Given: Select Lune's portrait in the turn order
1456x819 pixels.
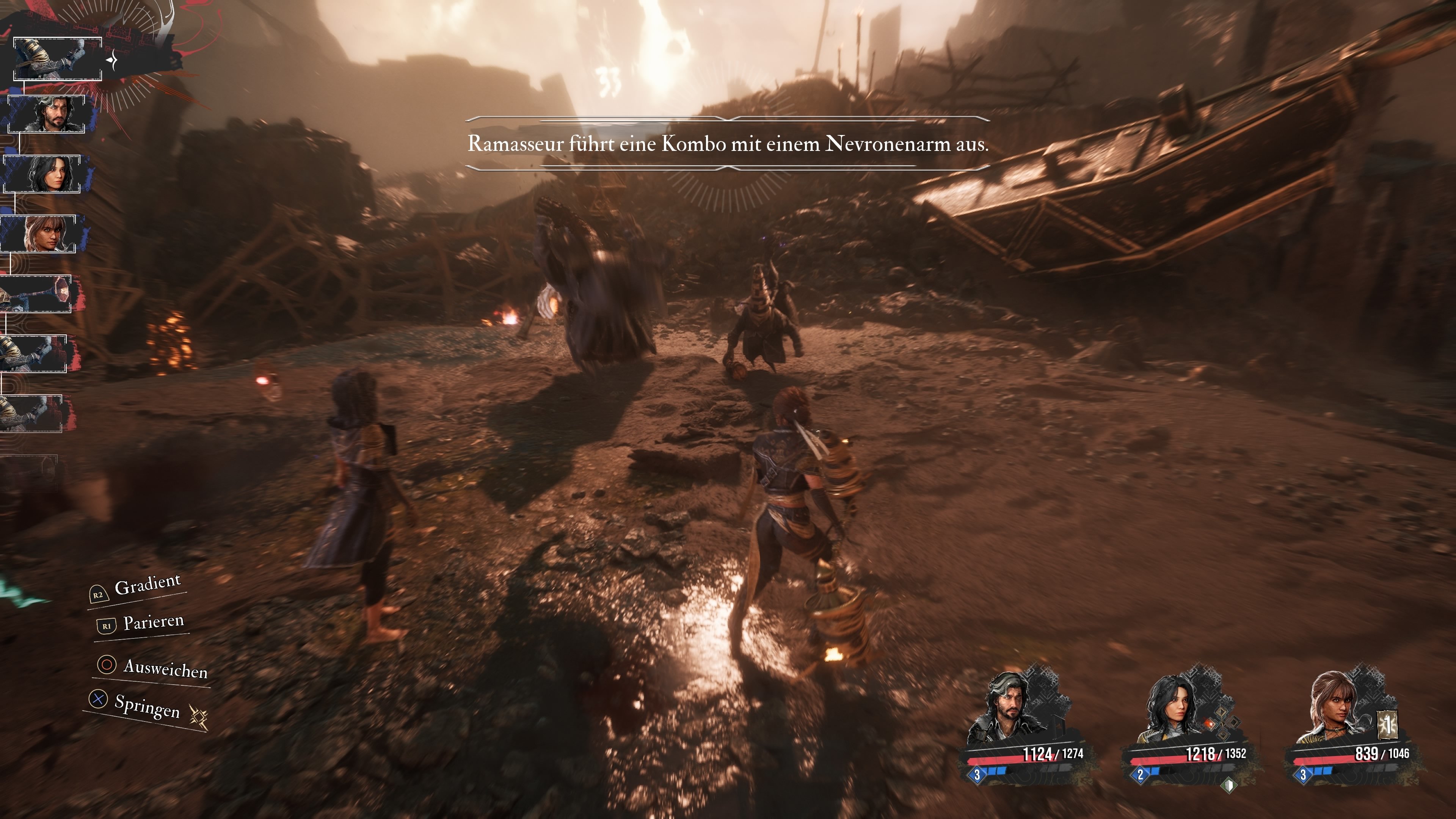Looking at the screenshot, I should (x=42, y=174).
